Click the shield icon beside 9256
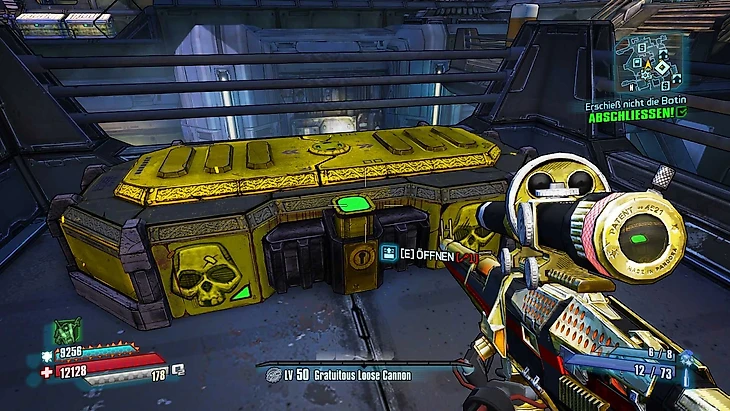Viewport: 730px width, 411px height. (48, 354)
